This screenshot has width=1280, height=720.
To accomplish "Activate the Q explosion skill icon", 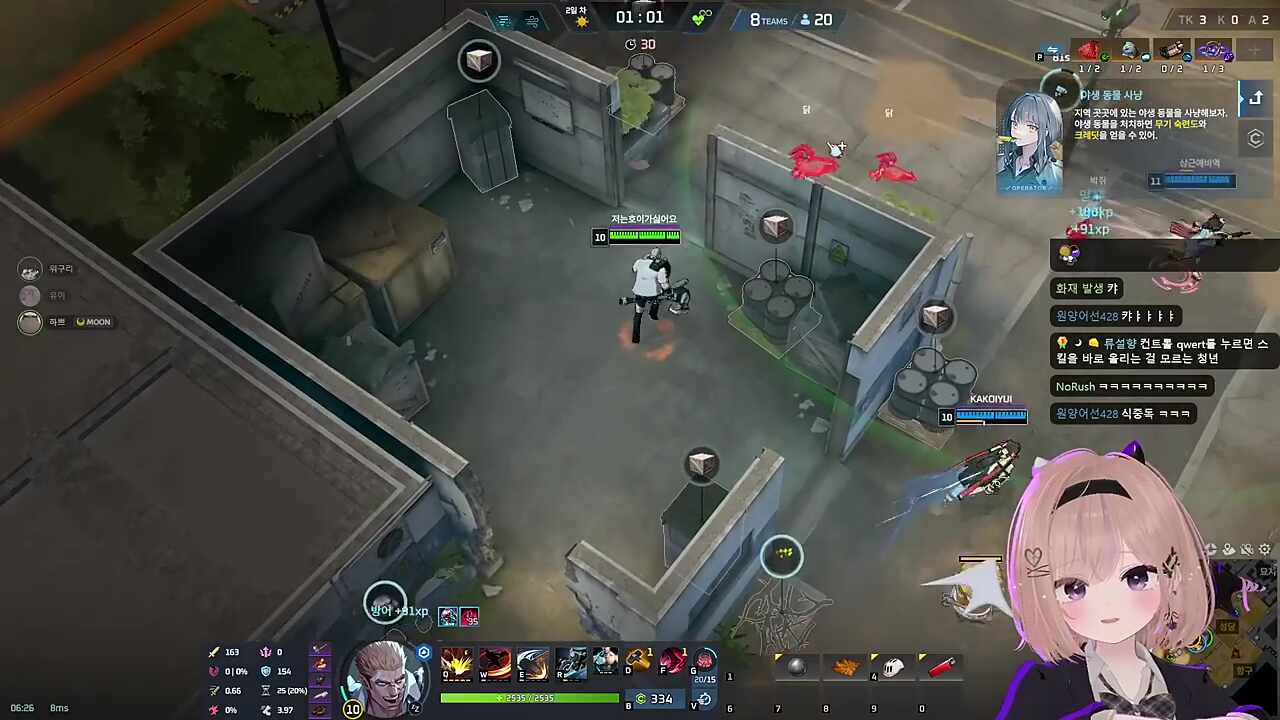I will pyautogui.click(x=457, y=664).
